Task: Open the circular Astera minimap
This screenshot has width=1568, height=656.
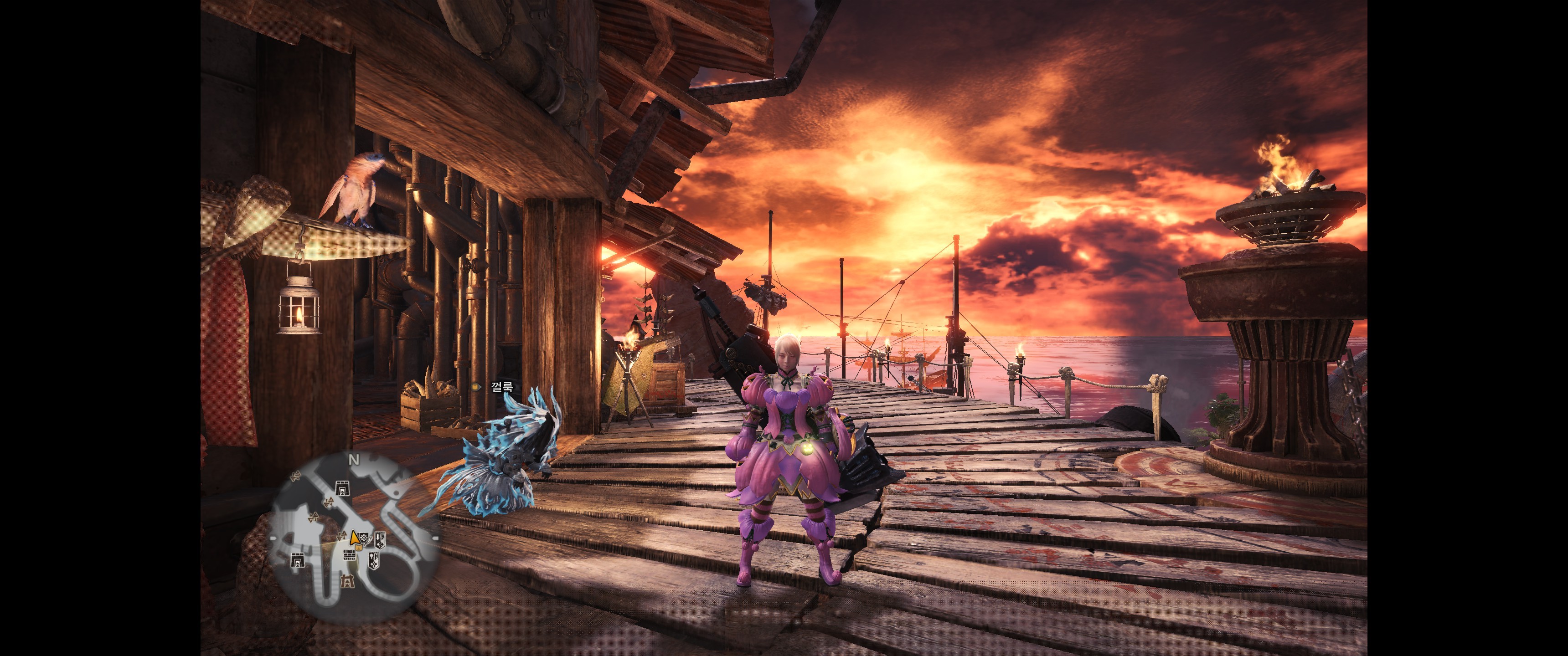Action: point(354,538)
